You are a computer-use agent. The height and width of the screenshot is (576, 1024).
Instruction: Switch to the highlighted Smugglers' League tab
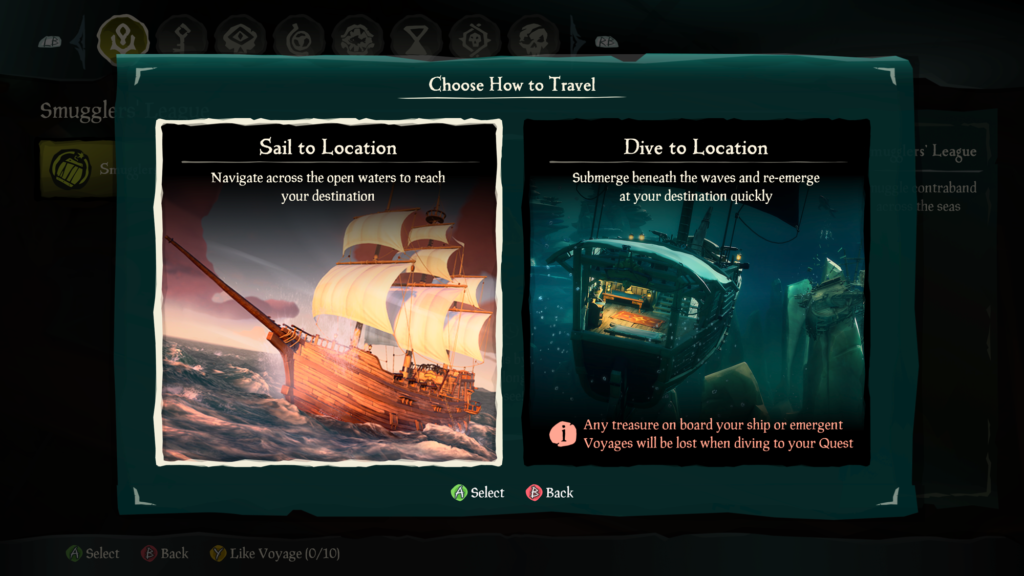pos(123,38)
